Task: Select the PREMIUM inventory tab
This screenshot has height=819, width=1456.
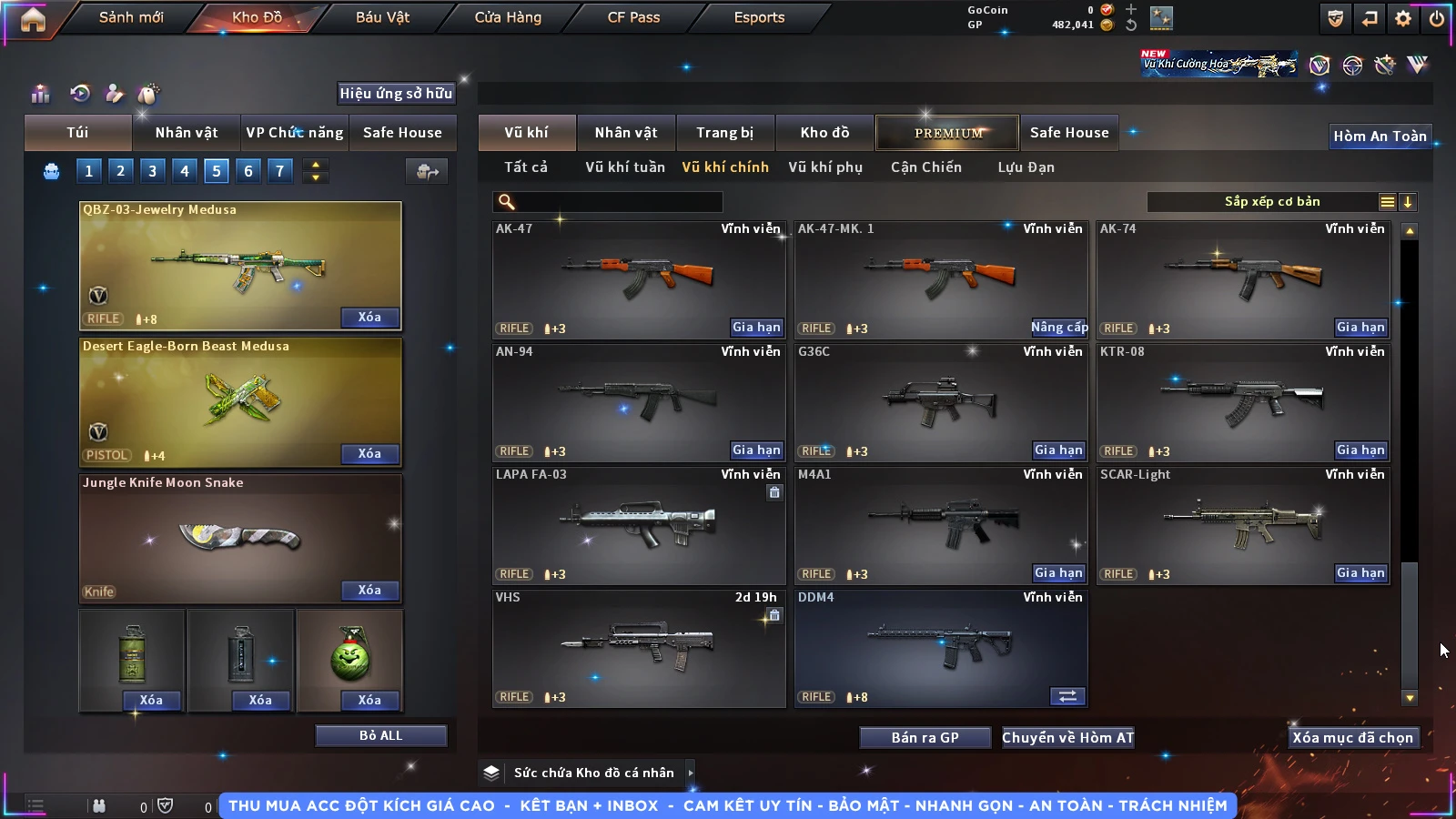Action: coord(947,133)
